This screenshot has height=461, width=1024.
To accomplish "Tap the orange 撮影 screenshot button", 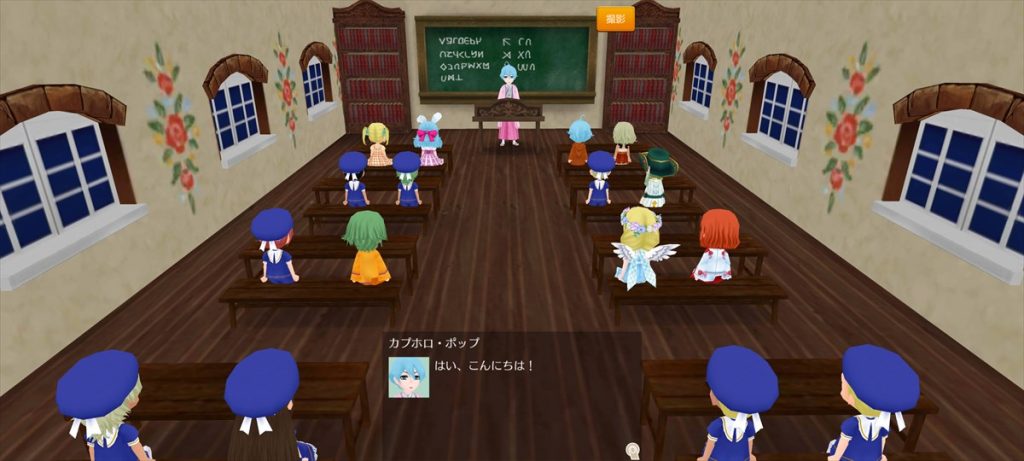I will [615, 19].
